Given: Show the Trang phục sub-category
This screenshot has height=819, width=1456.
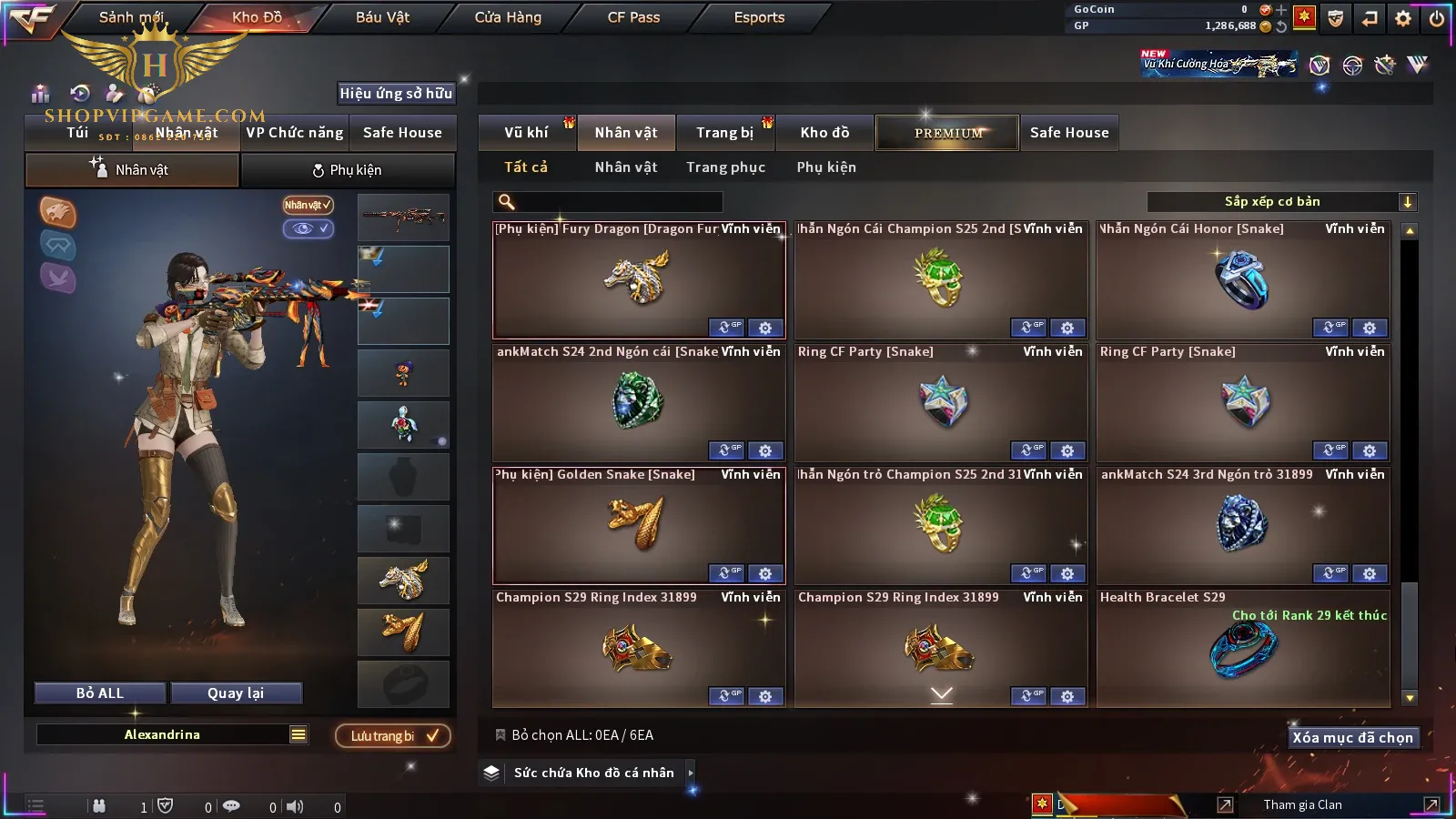Looking at the screenshot, I should [x=725, y=167].
